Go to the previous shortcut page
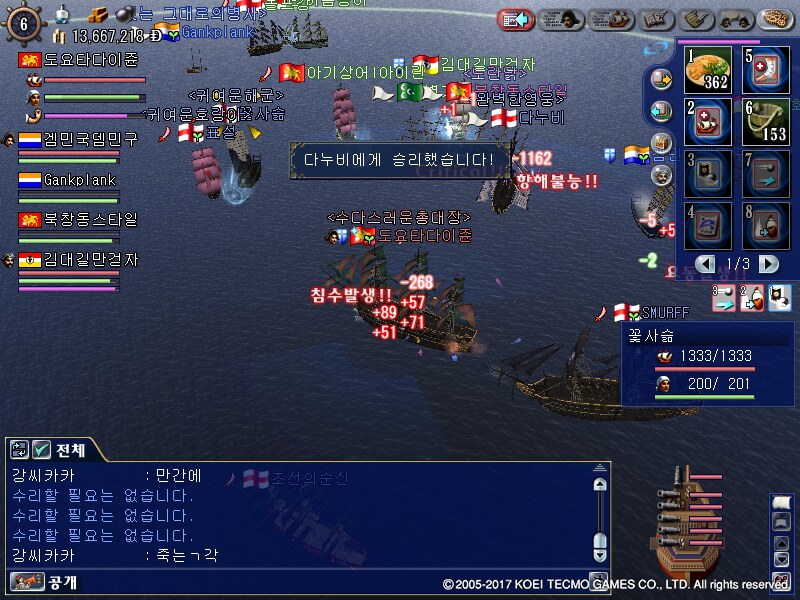The height and width of the screenshot is (600, 800). (x=708, y=264)
